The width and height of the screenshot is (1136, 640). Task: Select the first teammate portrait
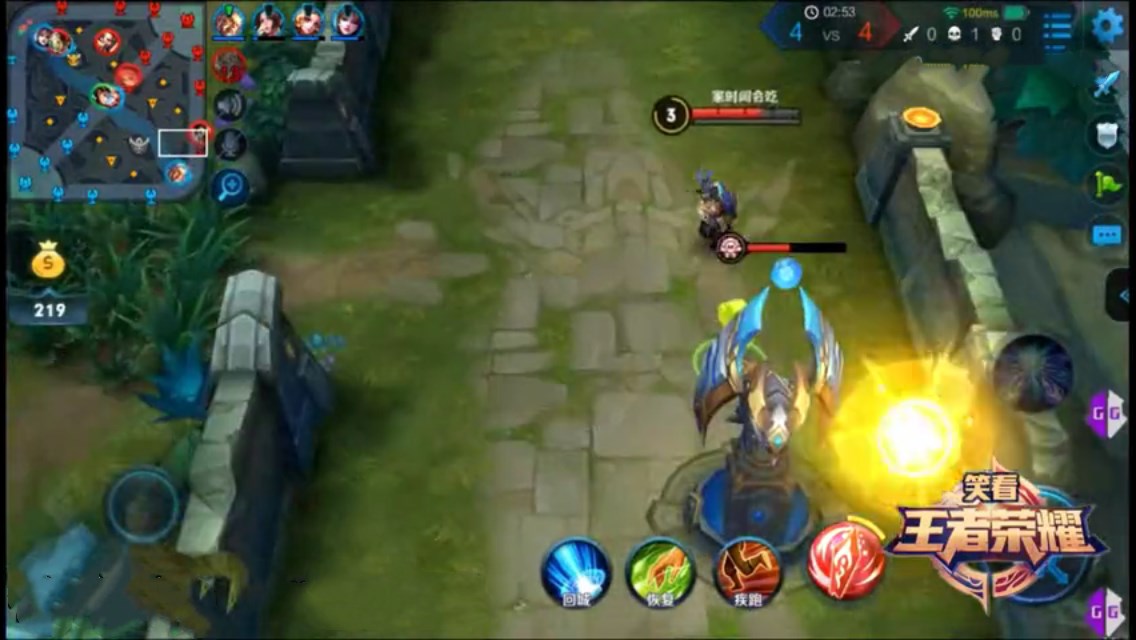[230, 21]
